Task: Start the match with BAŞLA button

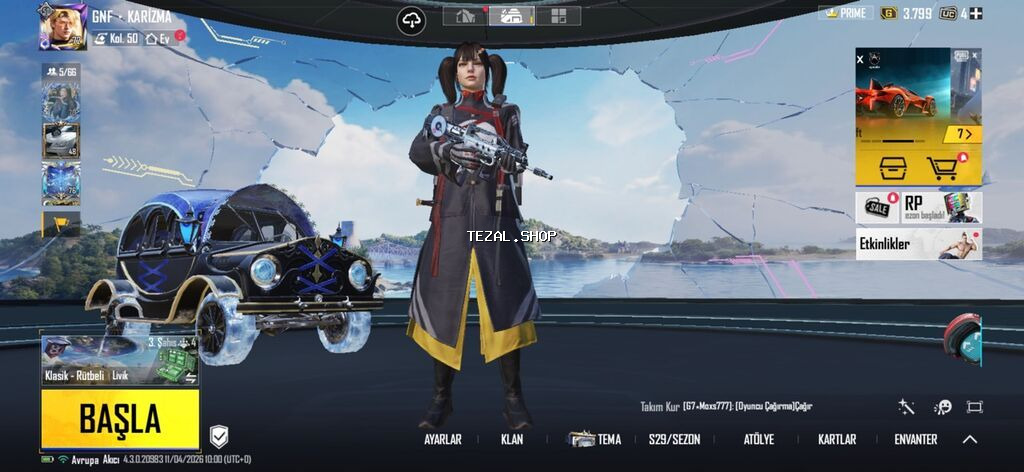Action: 120,418
